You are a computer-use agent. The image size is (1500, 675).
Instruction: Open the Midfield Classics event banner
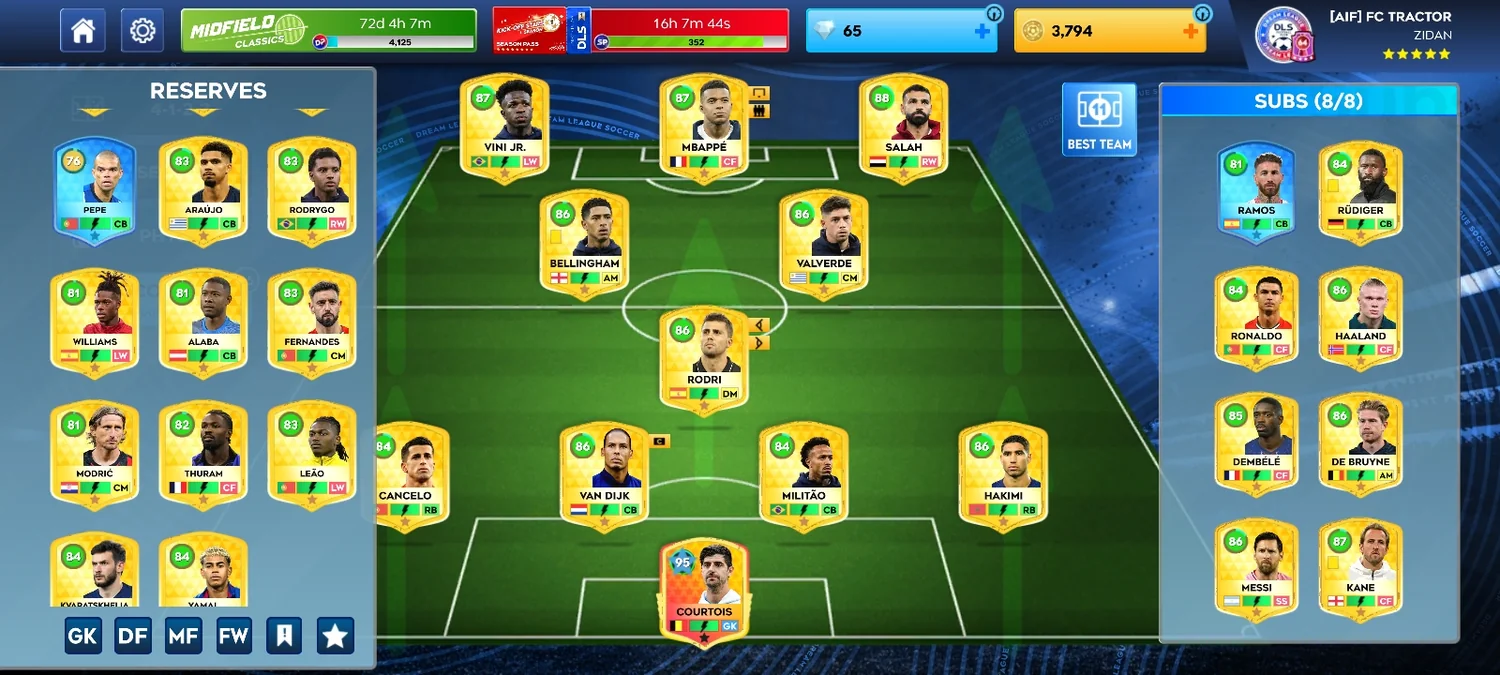tap(328, 30)
